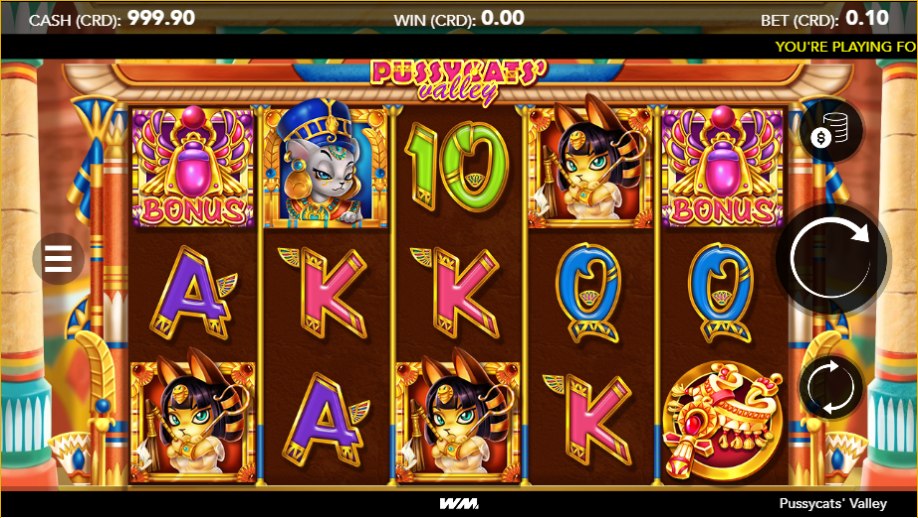Activate autoplay with the circular arrows button
This screenshot has height=518, width=918.
[831, 387]
